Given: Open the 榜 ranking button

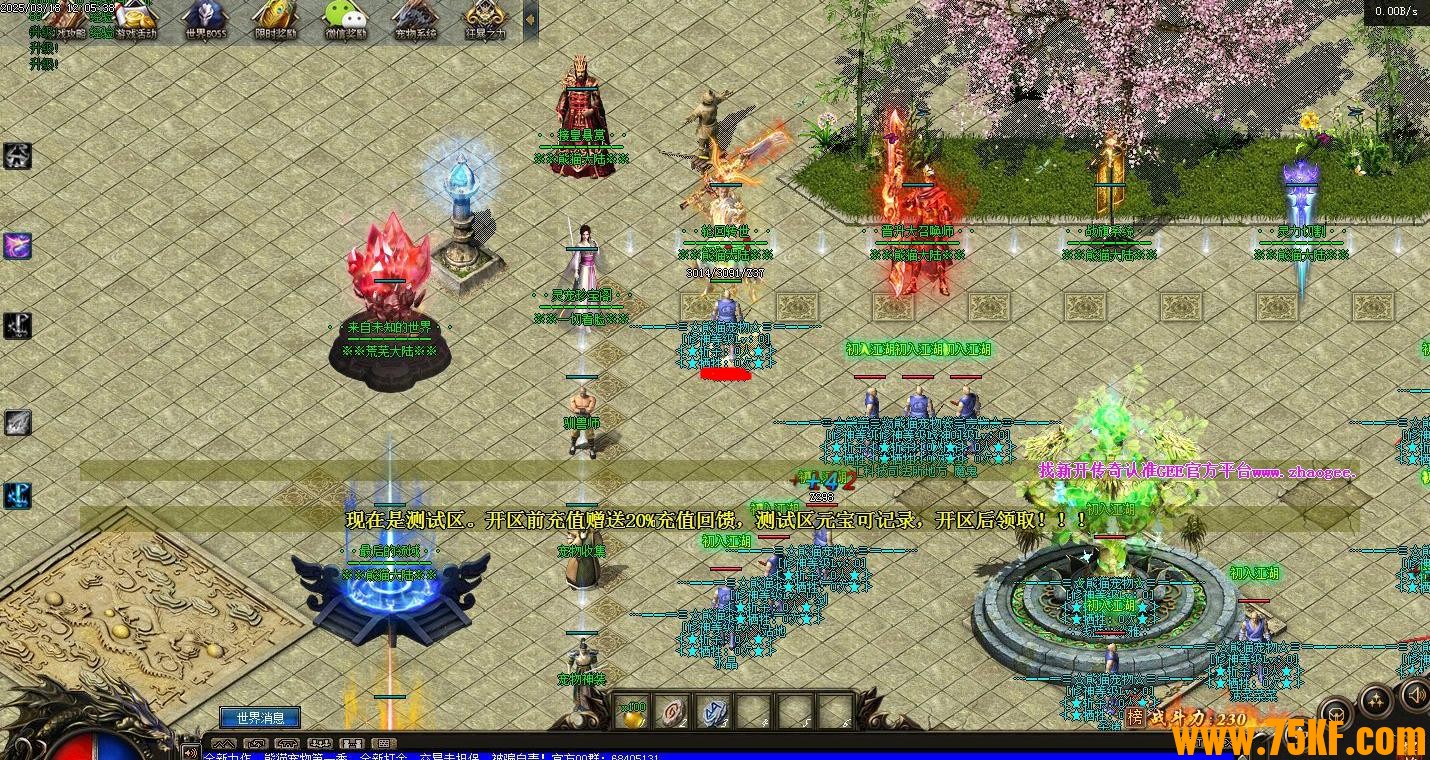Looking at the screenshot, I should click(x=1135, y=717).
